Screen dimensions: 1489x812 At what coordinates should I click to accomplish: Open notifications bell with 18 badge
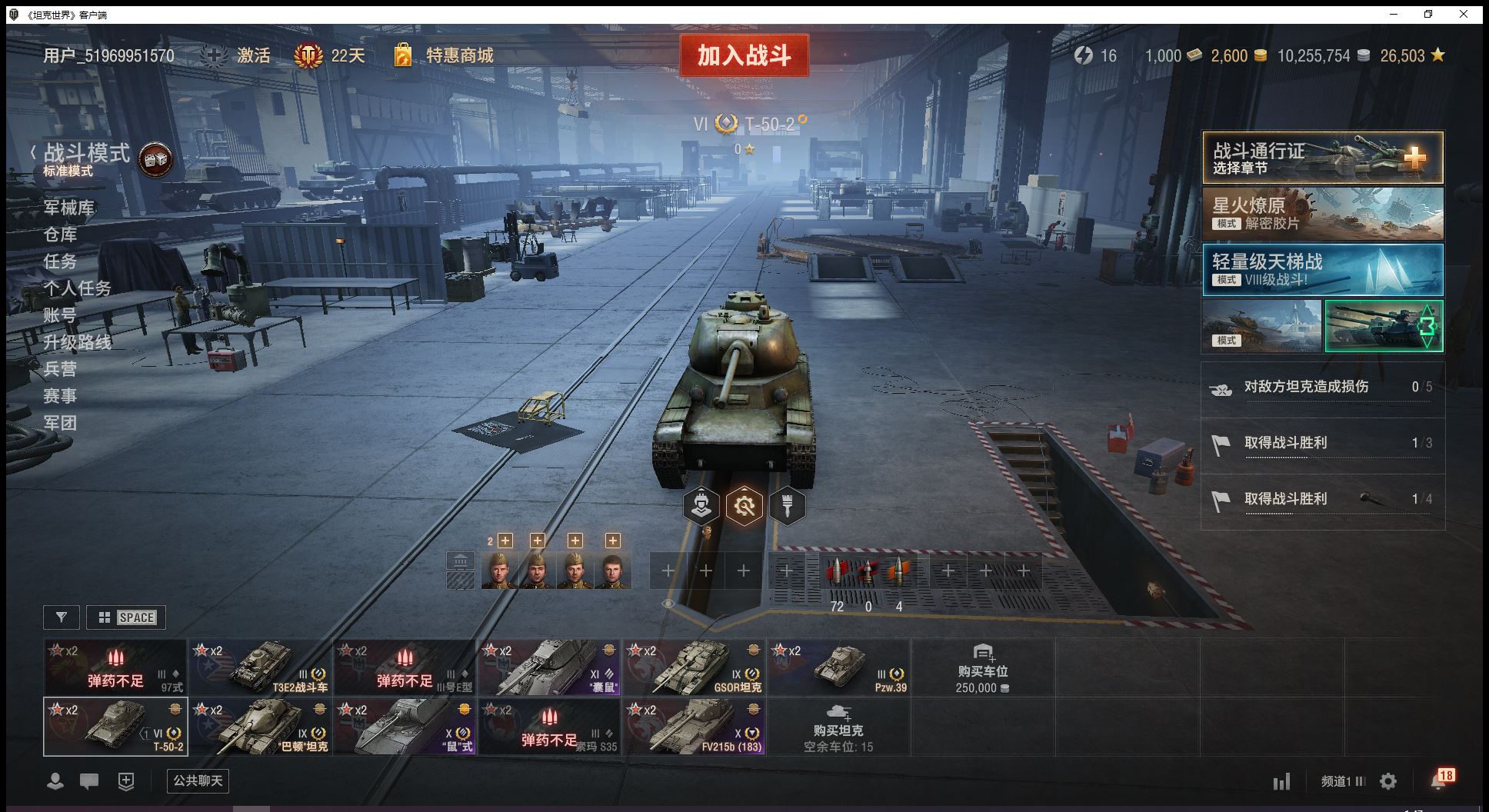click(1440, 780)
